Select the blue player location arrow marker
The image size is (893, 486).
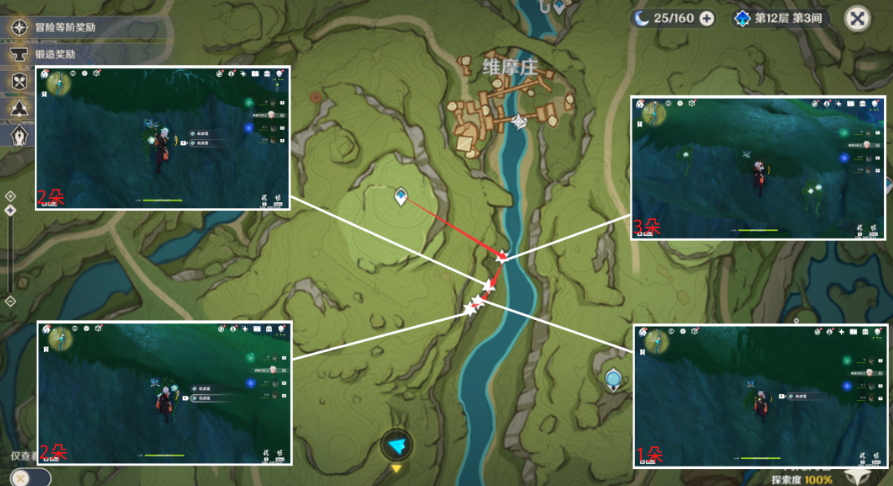point(397,445)
